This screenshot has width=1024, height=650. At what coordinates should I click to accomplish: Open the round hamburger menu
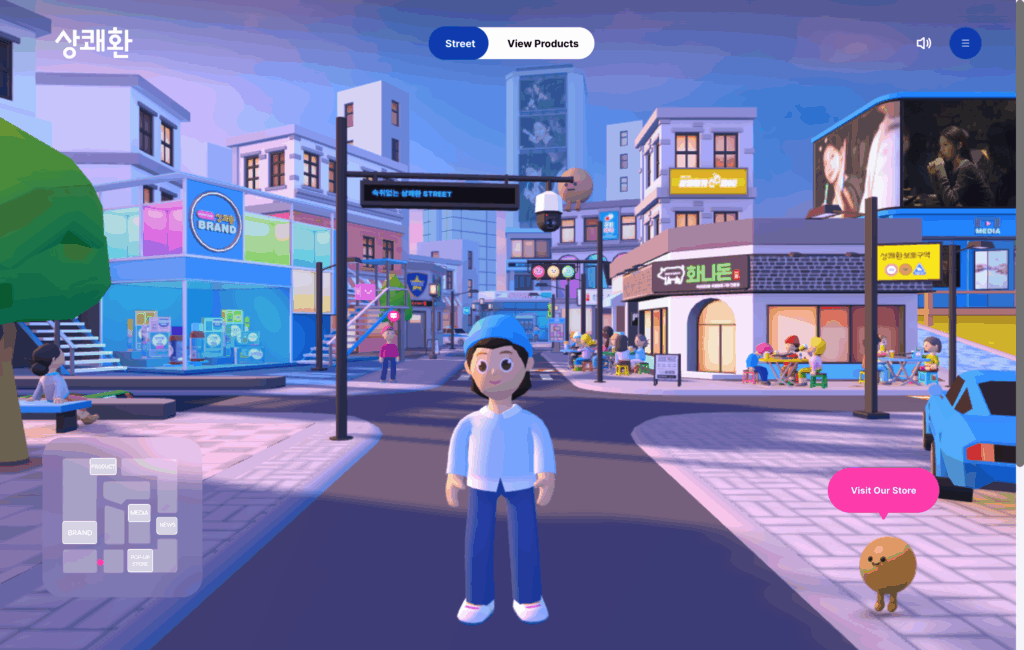click(965, 43)
